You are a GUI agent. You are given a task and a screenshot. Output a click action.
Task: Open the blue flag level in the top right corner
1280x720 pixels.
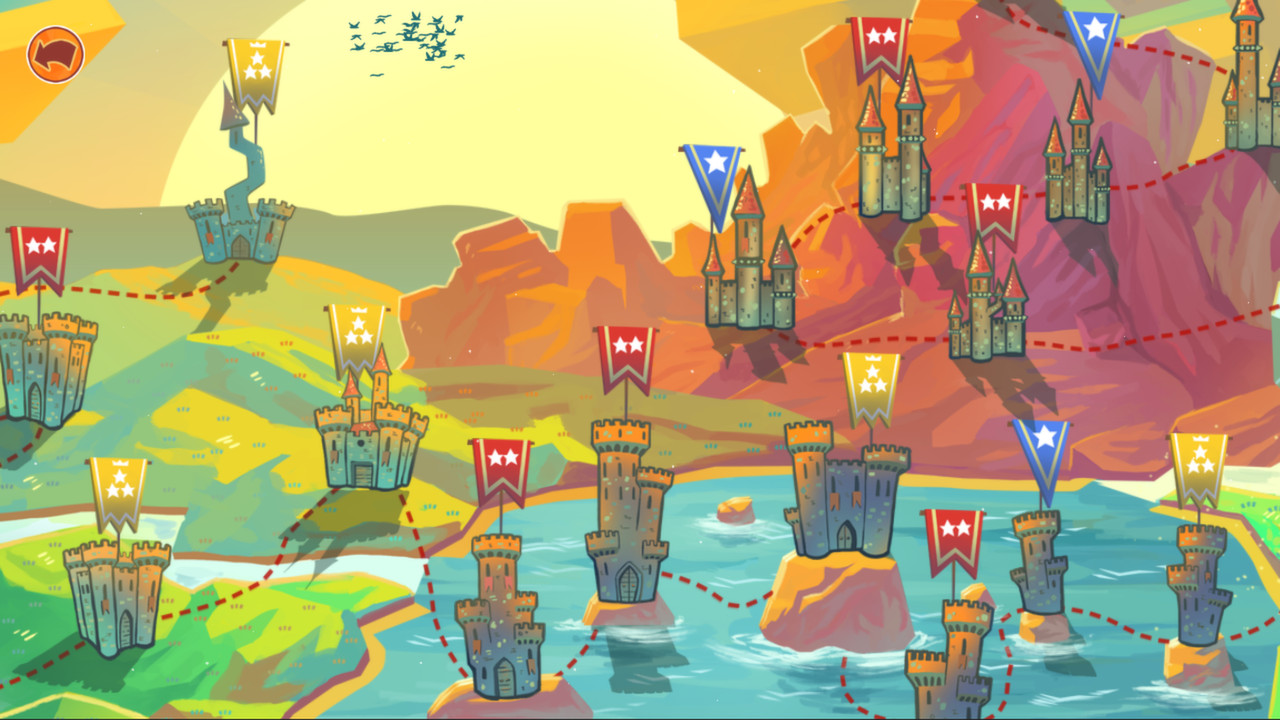[1094, 40]
